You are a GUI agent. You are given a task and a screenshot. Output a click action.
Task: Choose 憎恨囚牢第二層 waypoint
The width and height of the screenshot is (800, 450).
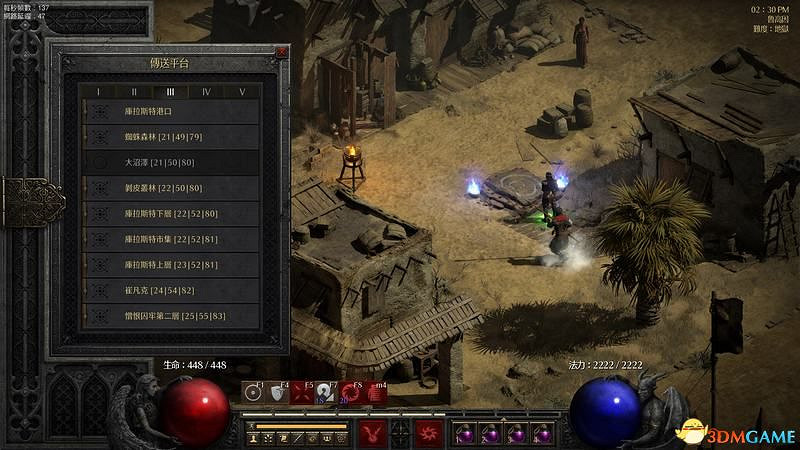[x=170, y=316]
